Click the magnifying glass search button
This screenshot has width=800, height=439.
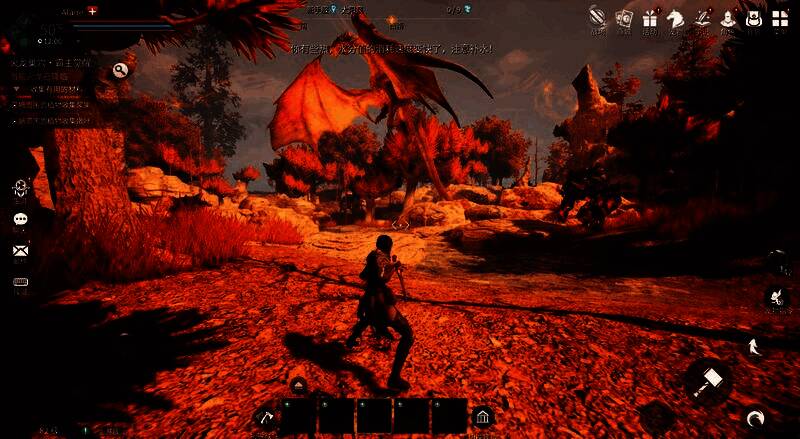120,70
